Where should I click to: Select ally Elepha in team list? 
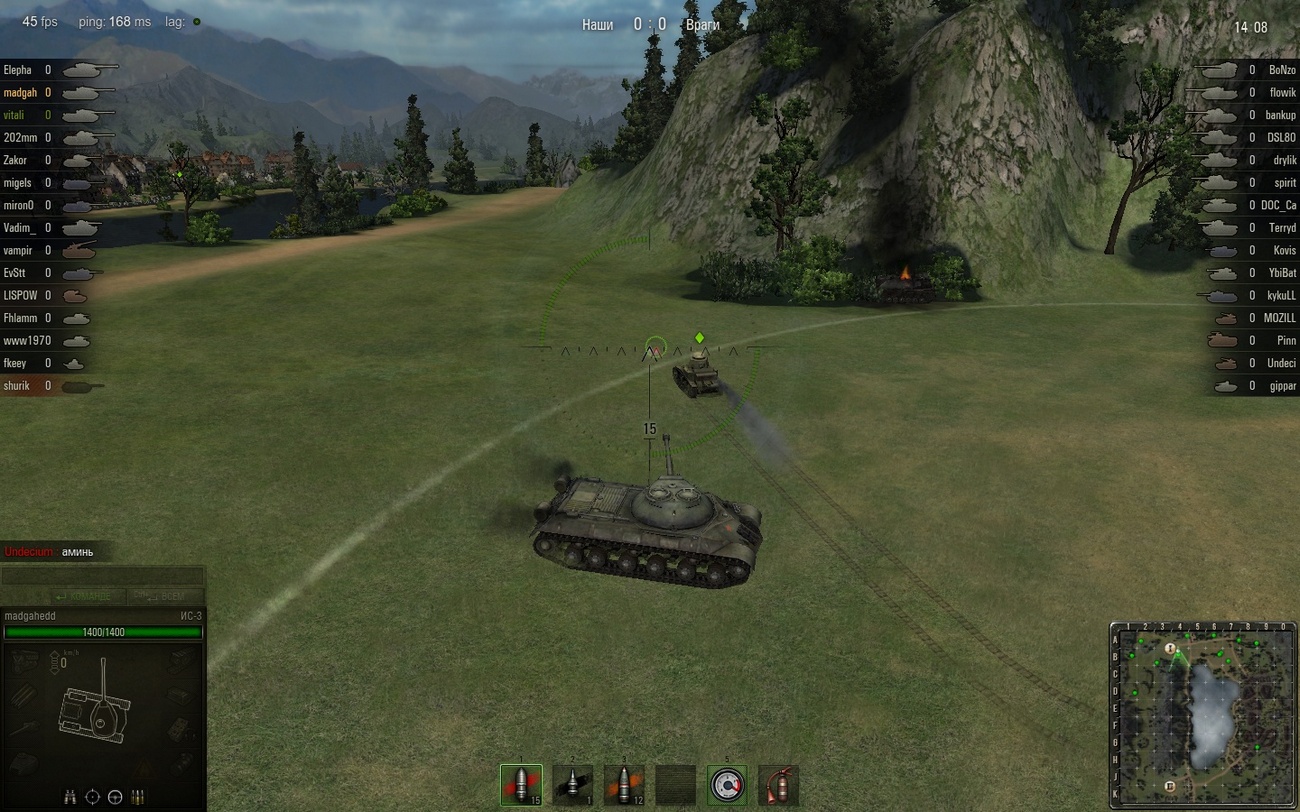(18, 70)
